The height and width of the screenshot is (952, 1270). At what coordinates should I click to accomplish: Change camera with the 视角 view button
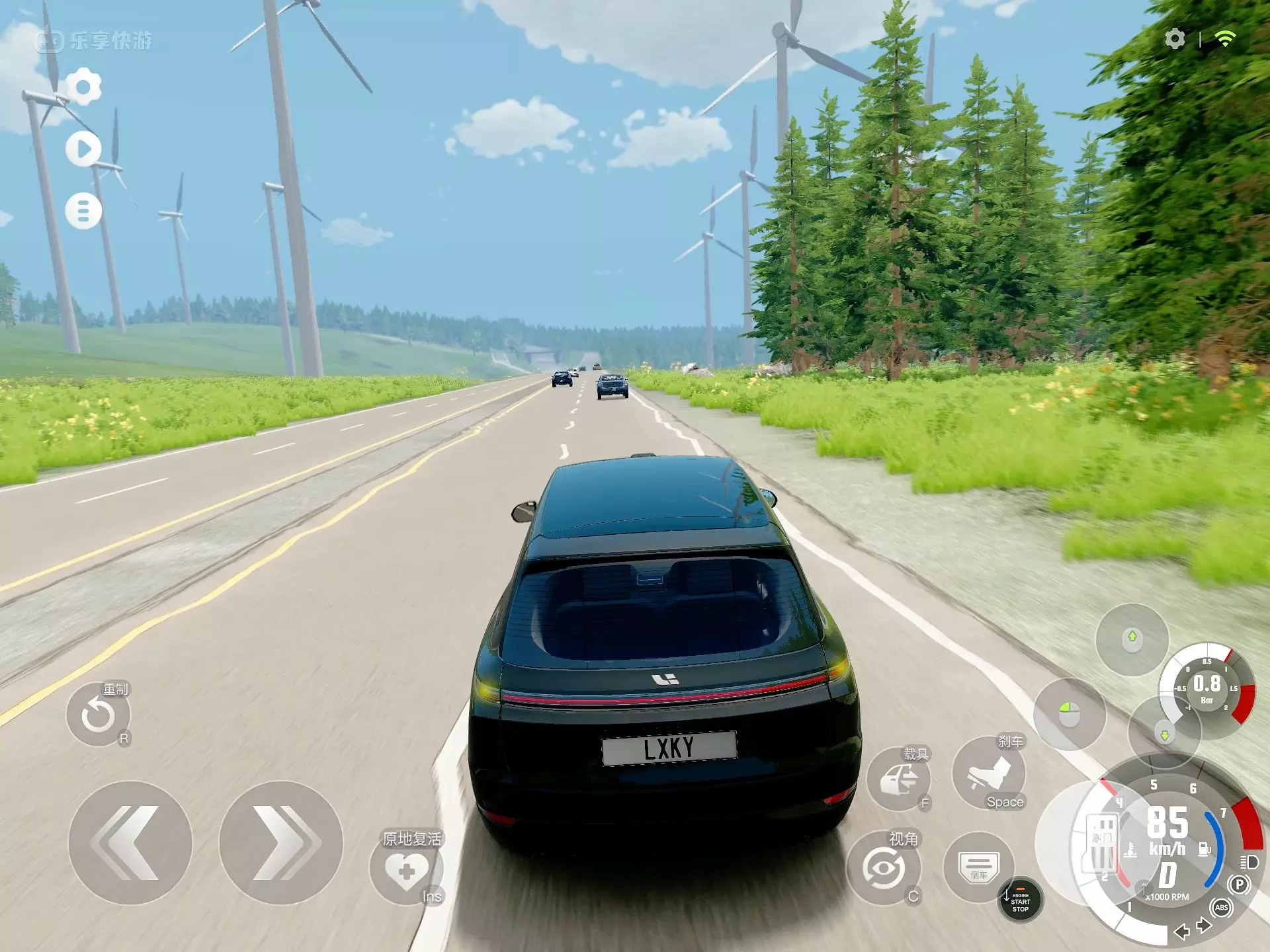pos(884,869)
